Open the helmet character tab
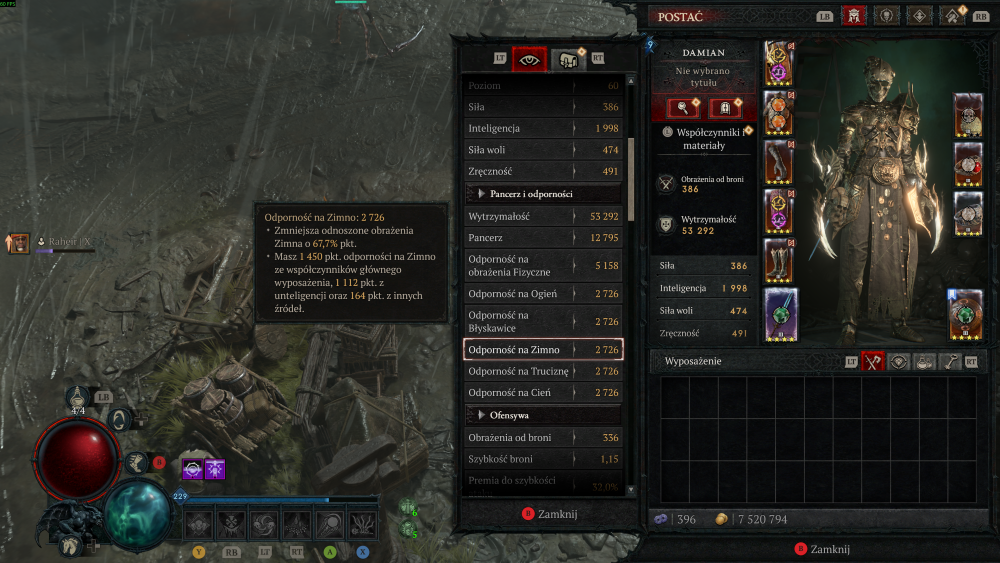Viewport: 1000px width, 563px height. coord(854,16)
